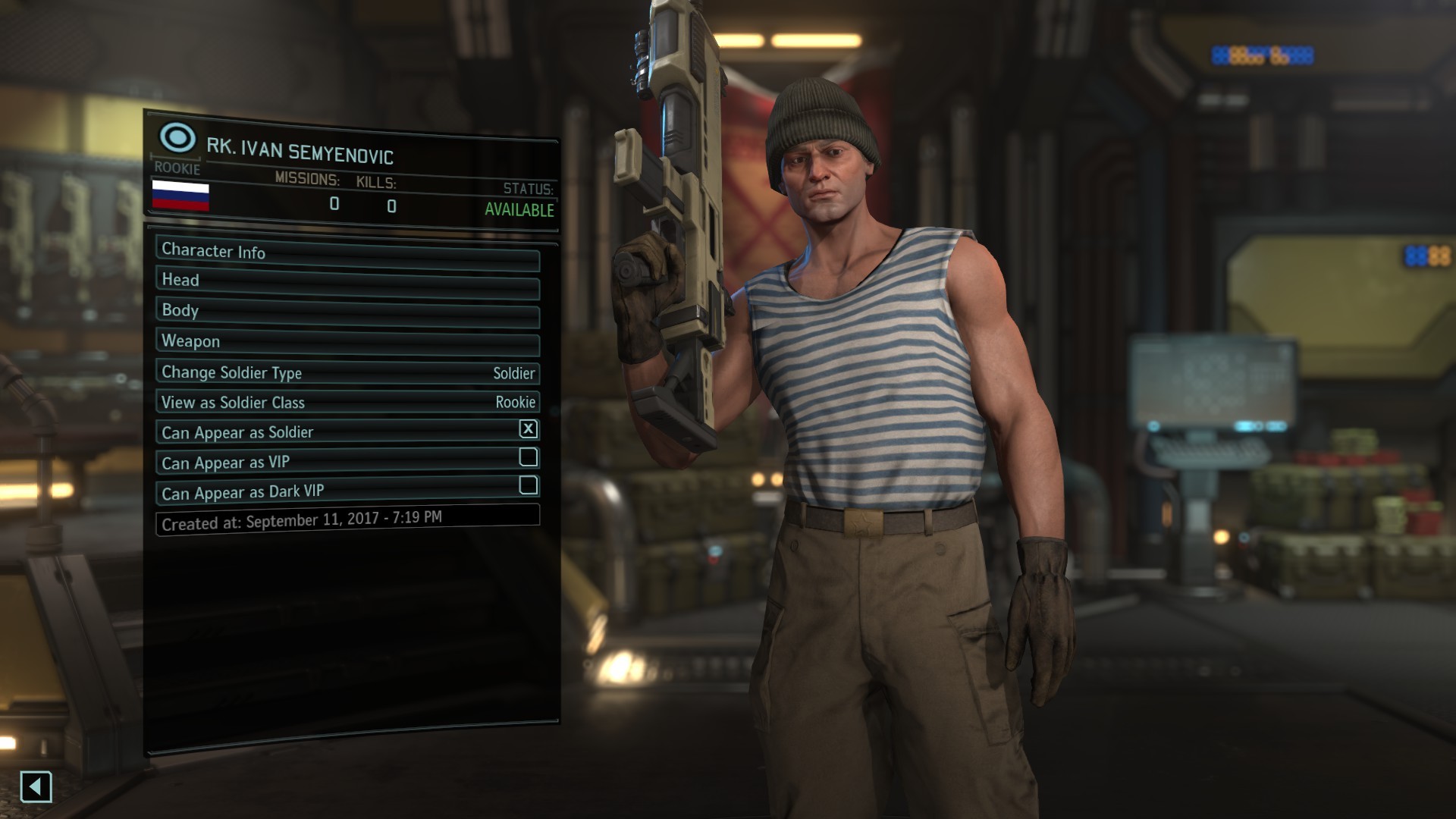The width and height of the screenshot is (1456, 819).
Task: Go back with the arrow button
Action: click(36, 786)
